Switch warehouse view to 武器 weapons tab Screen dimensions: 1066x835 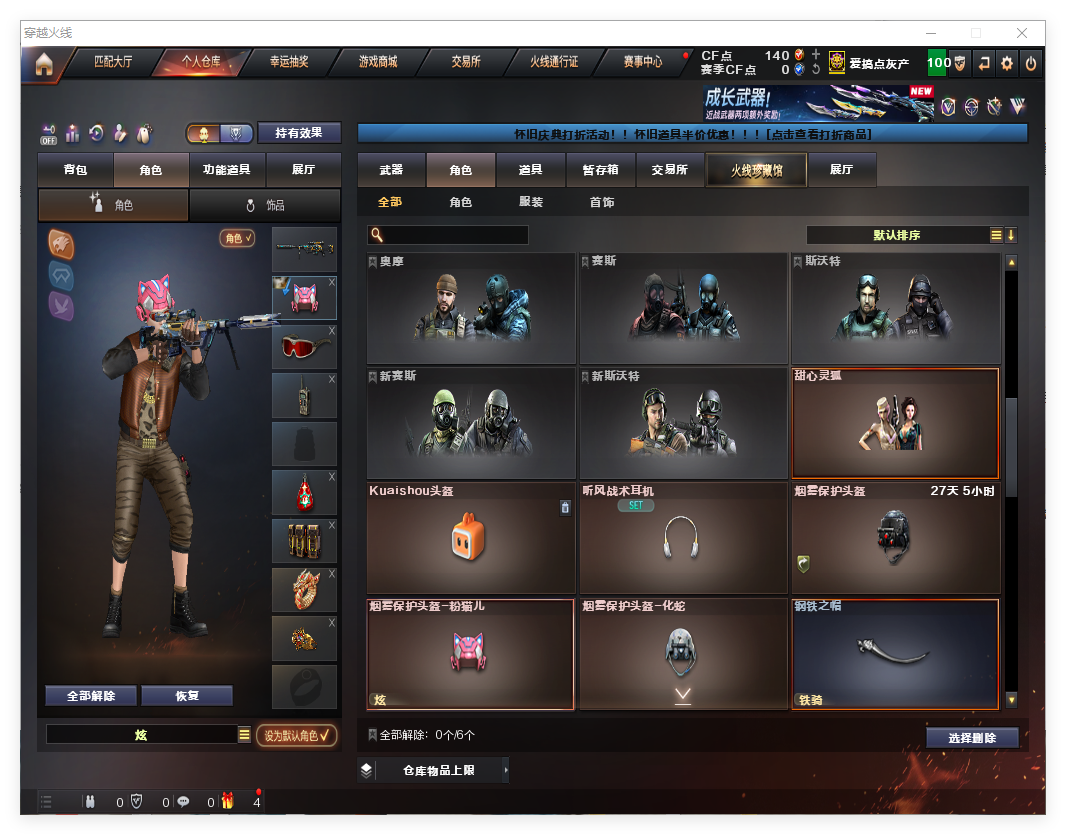click(x=391, y=170)
